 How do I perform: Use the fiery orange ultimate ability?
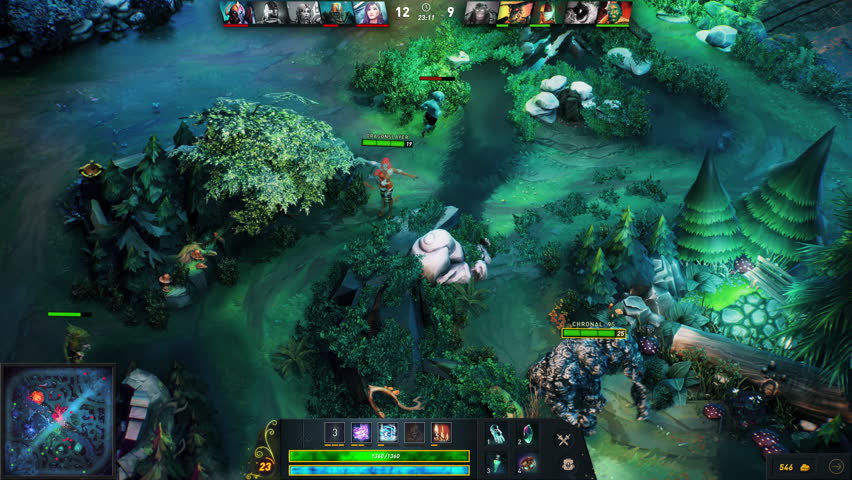click(x=441, y=432)
